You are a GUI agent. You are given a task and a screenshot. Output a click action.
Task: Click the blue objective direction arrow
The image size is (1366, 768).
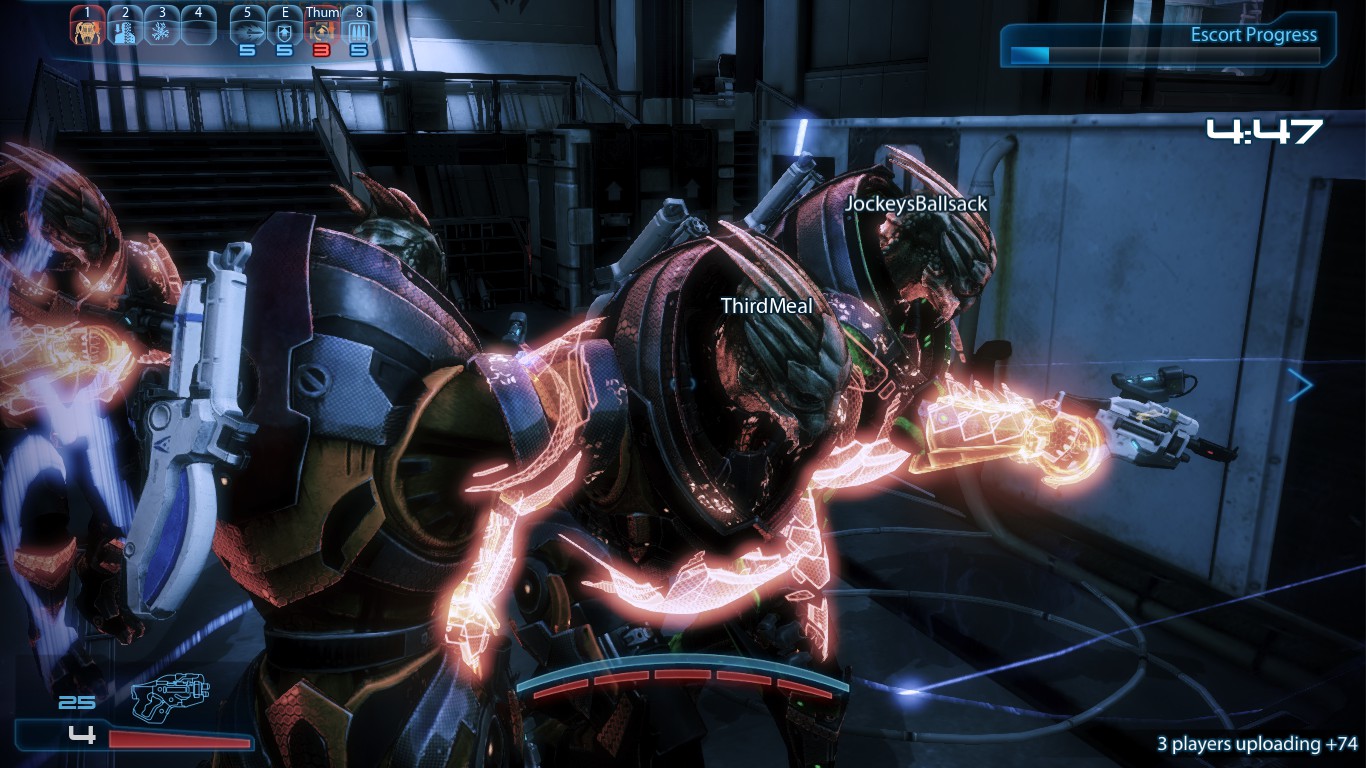pyautogui.click(x=1300, y=385)
